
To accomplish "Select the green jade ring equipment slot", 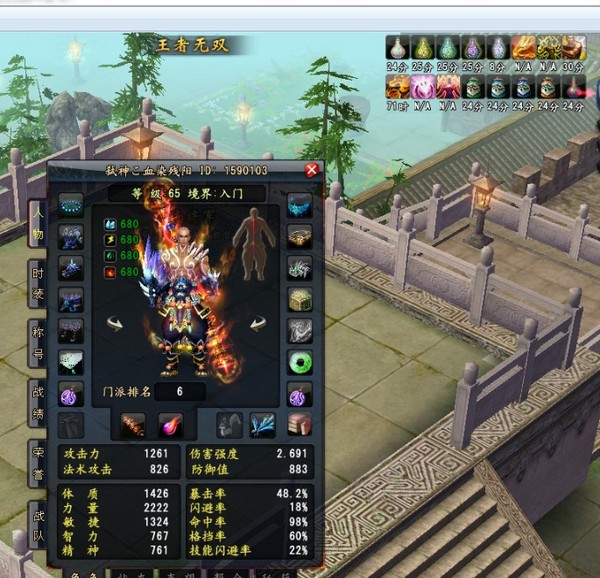I will point(299,362).
